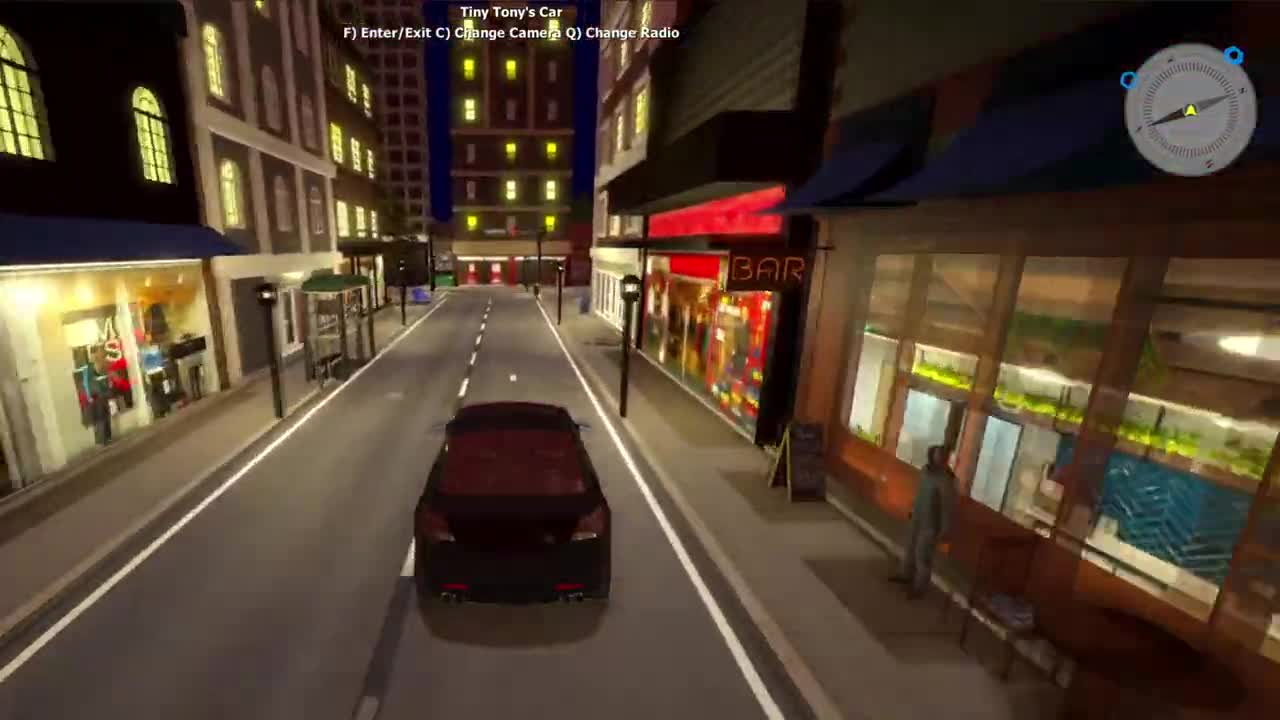Select the trash bins near the crosswalk
The height and width of the screenshot is (720, 1280).
(x=443, y=281)
